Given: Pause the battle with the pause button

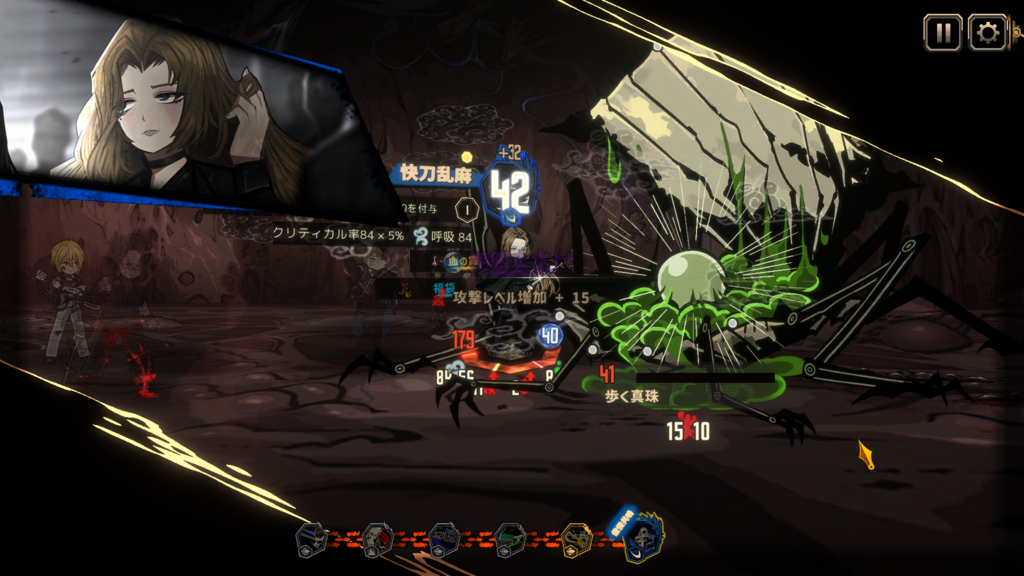Looking at the screenshot, I should pyautogui.click(x=942, y=32).
